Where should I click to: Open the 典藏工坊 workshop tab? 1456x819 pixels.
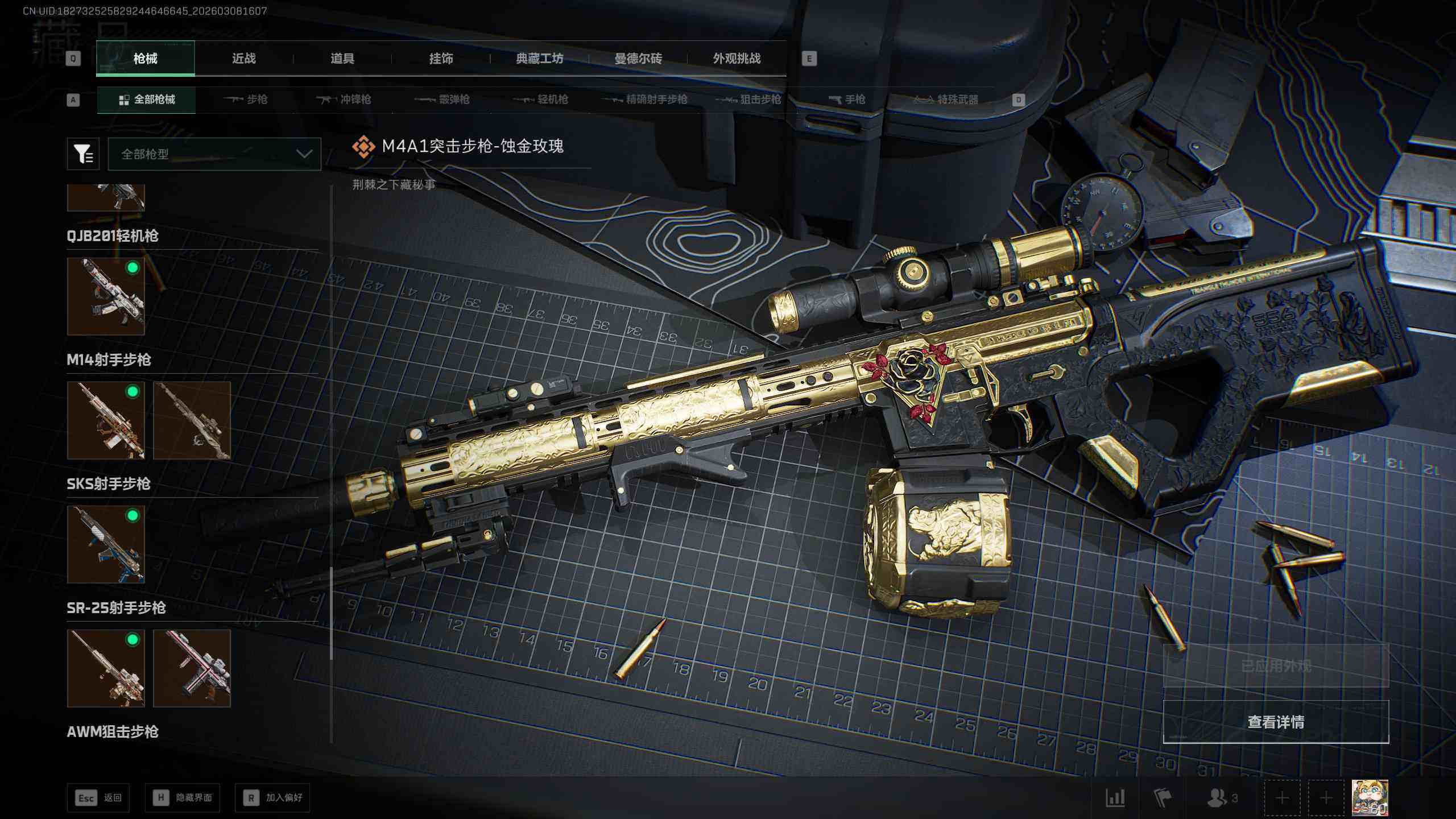(x=539, y=59)
